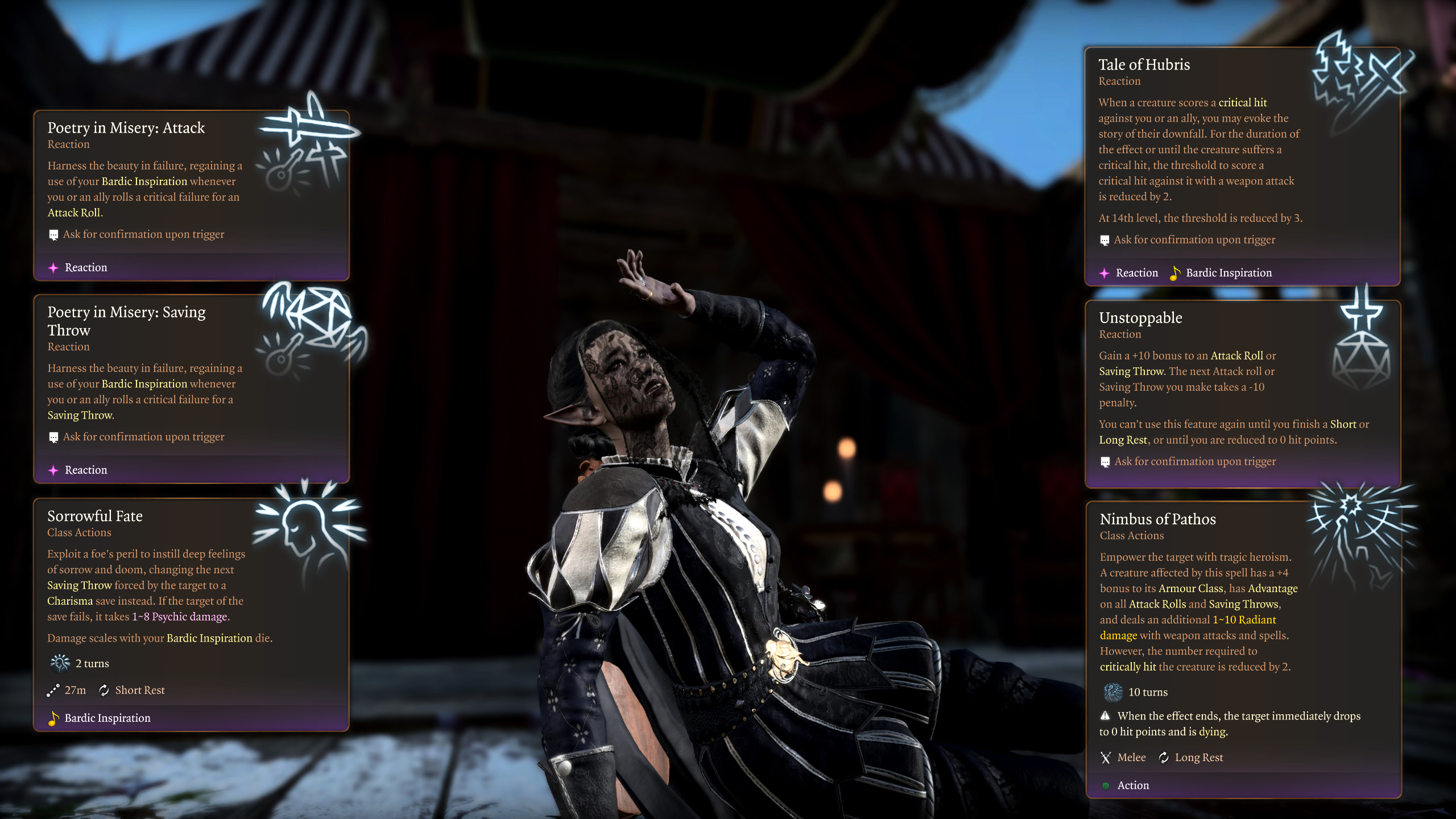Open the Tale of Hubris tooltip title
Viewport: 1456px width, 819px height.
1144,65
